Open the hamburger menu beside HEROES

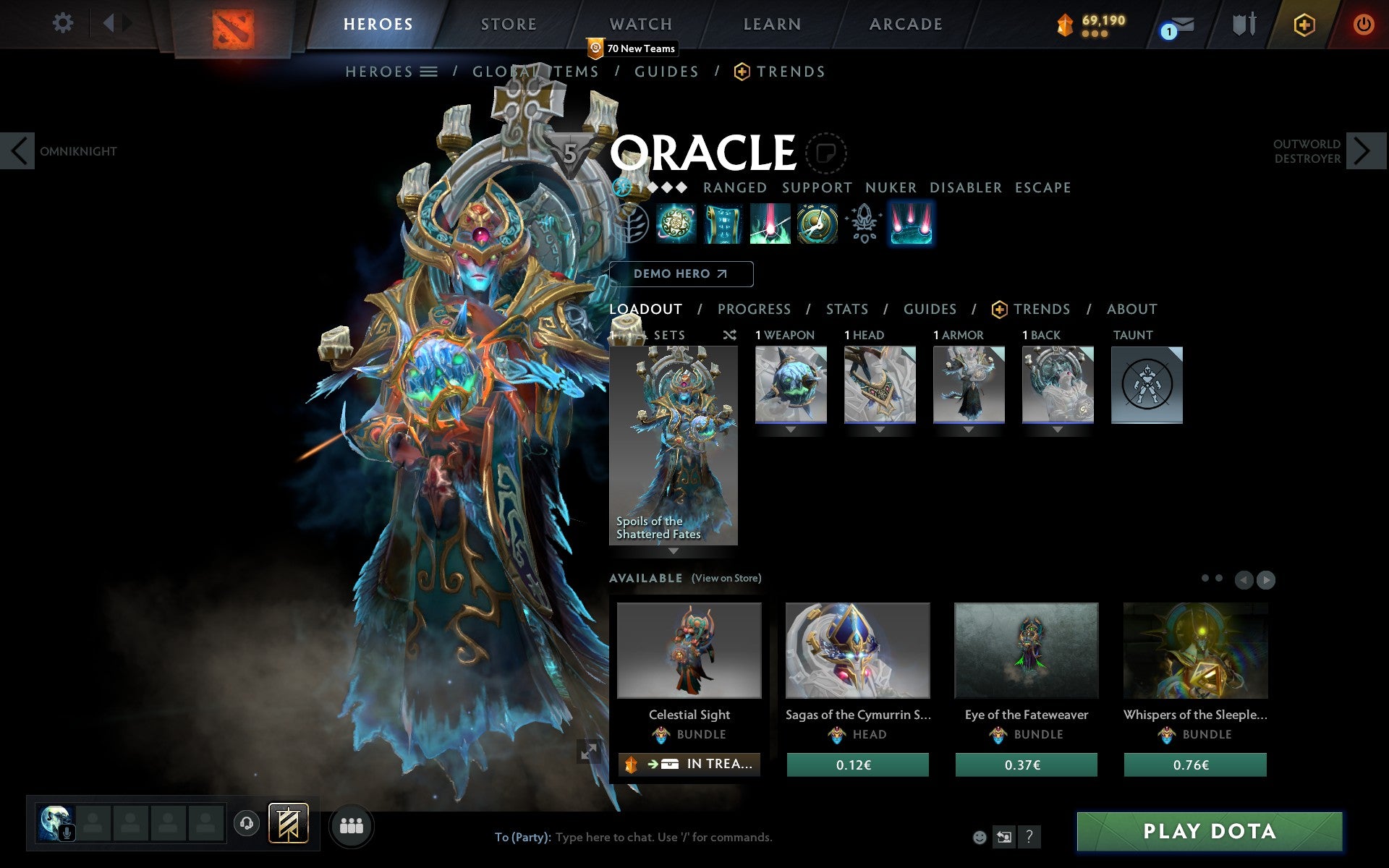(x=429, y=71)
